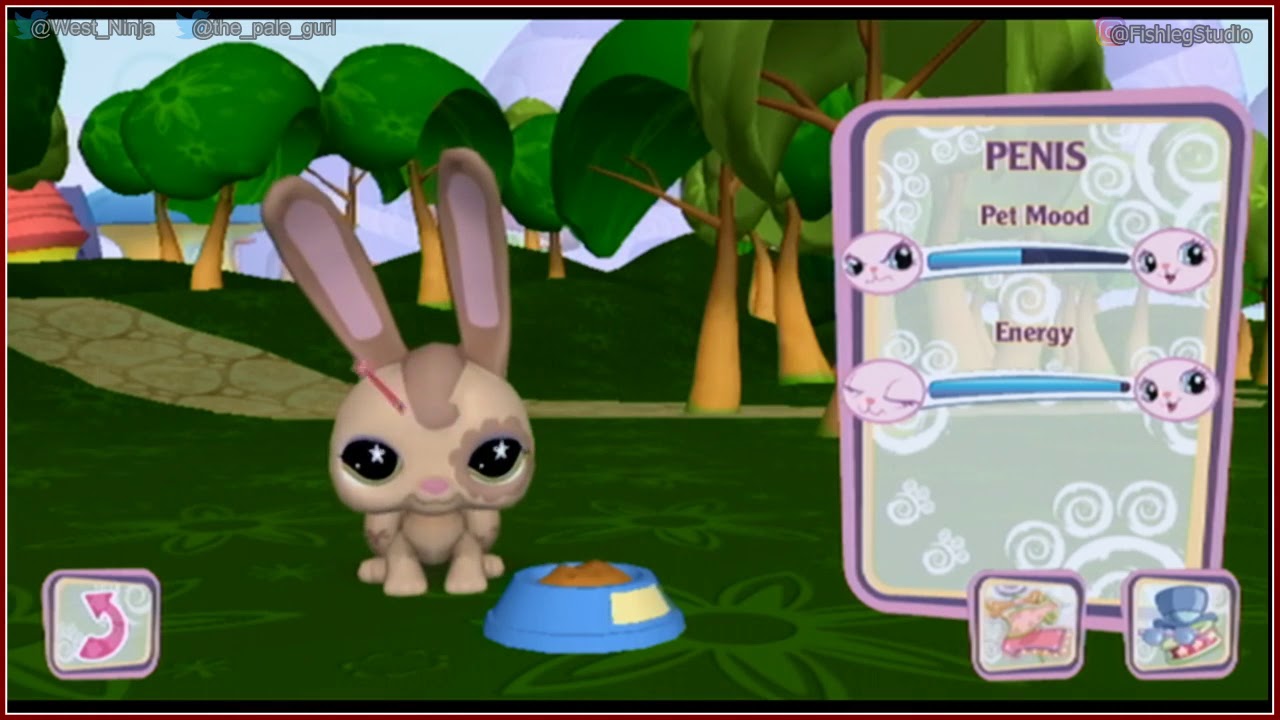Click the Pet Mood label

click(1037, 213)
